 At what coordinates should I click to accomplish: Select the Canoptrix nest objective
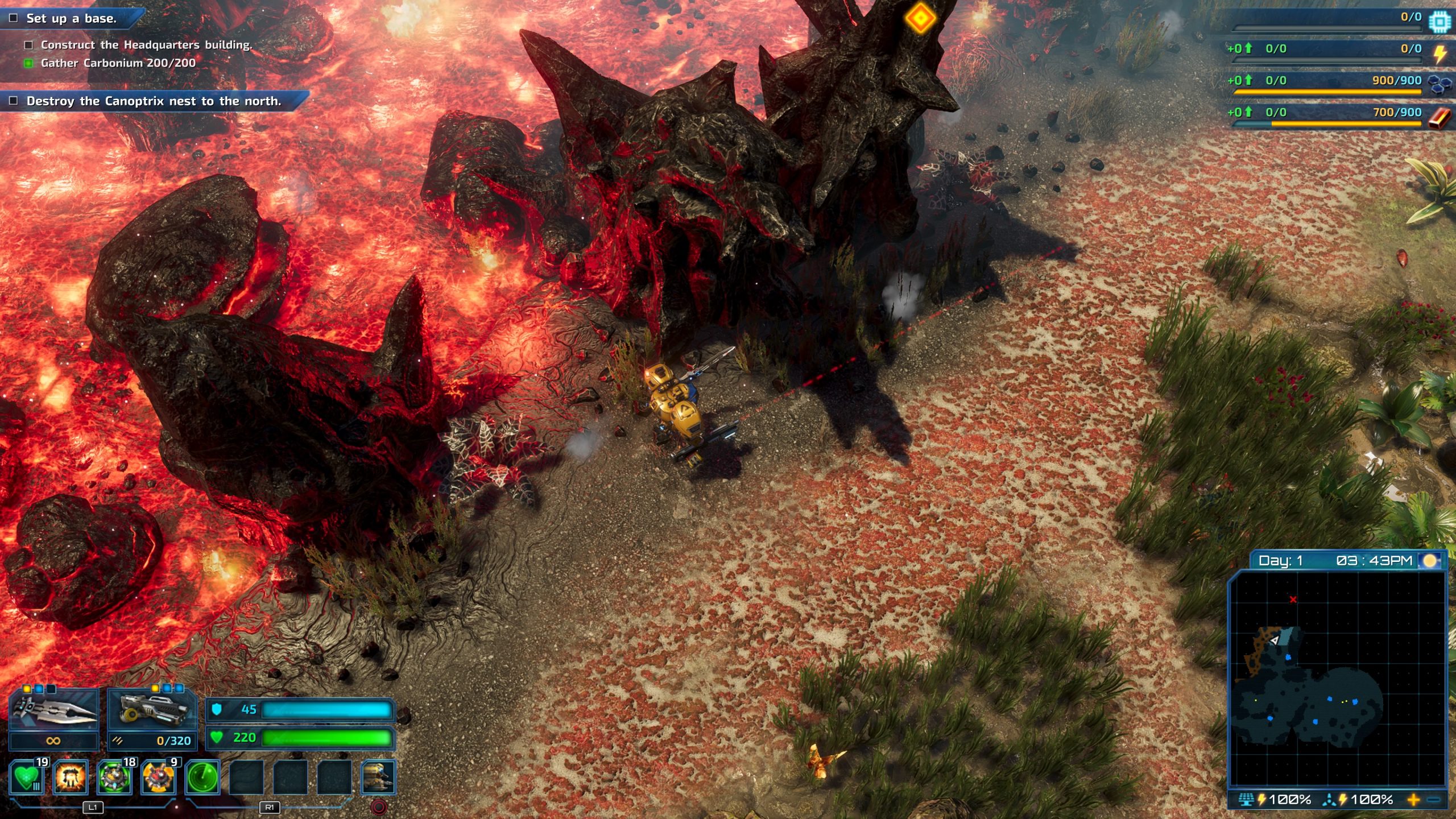[154, 101]
